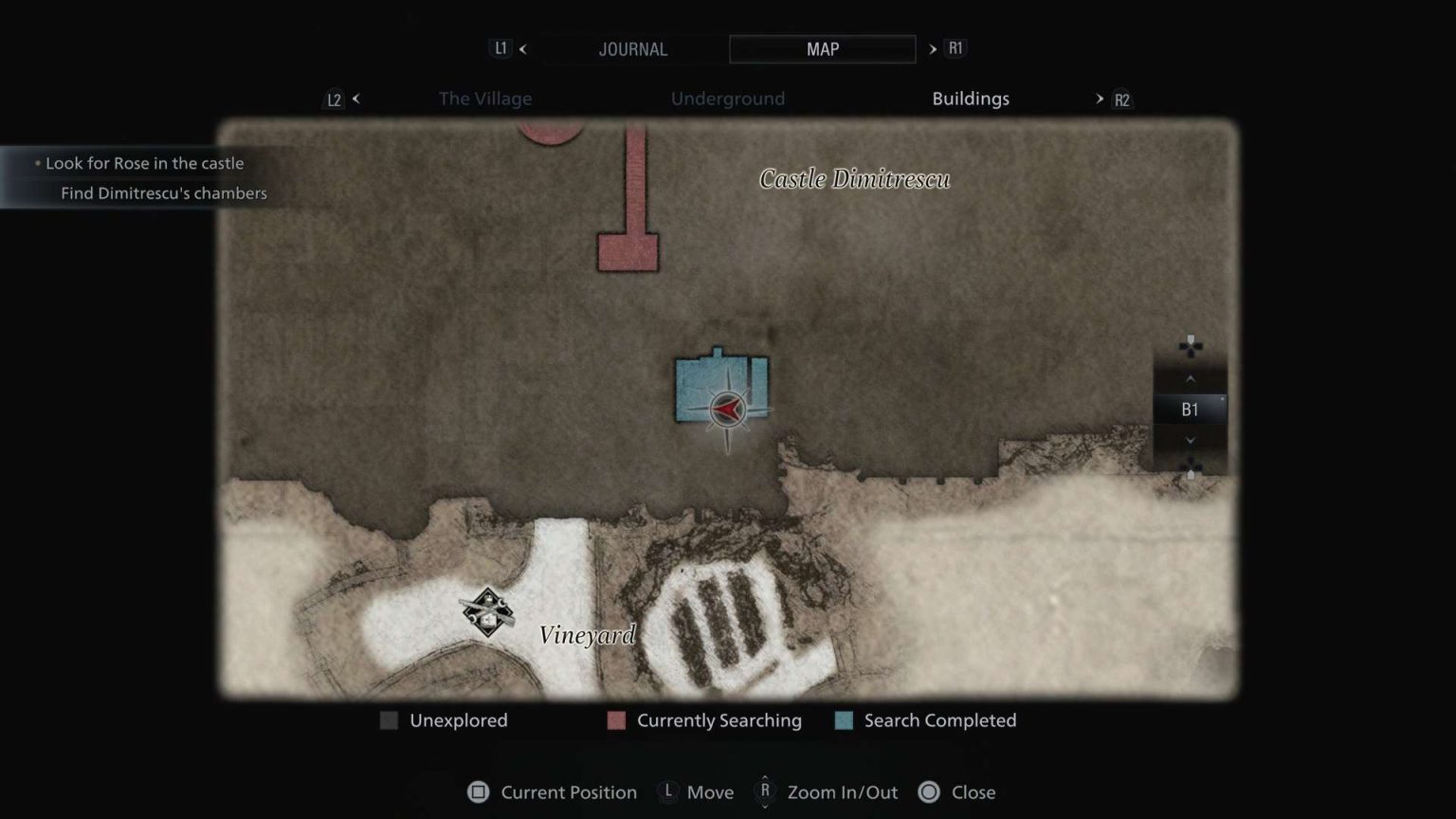Image resolution: width=1456 pixels, height=819 pixels.
Task: Toggle the red Currently Searching legend square
Action: tap(616, 720)
